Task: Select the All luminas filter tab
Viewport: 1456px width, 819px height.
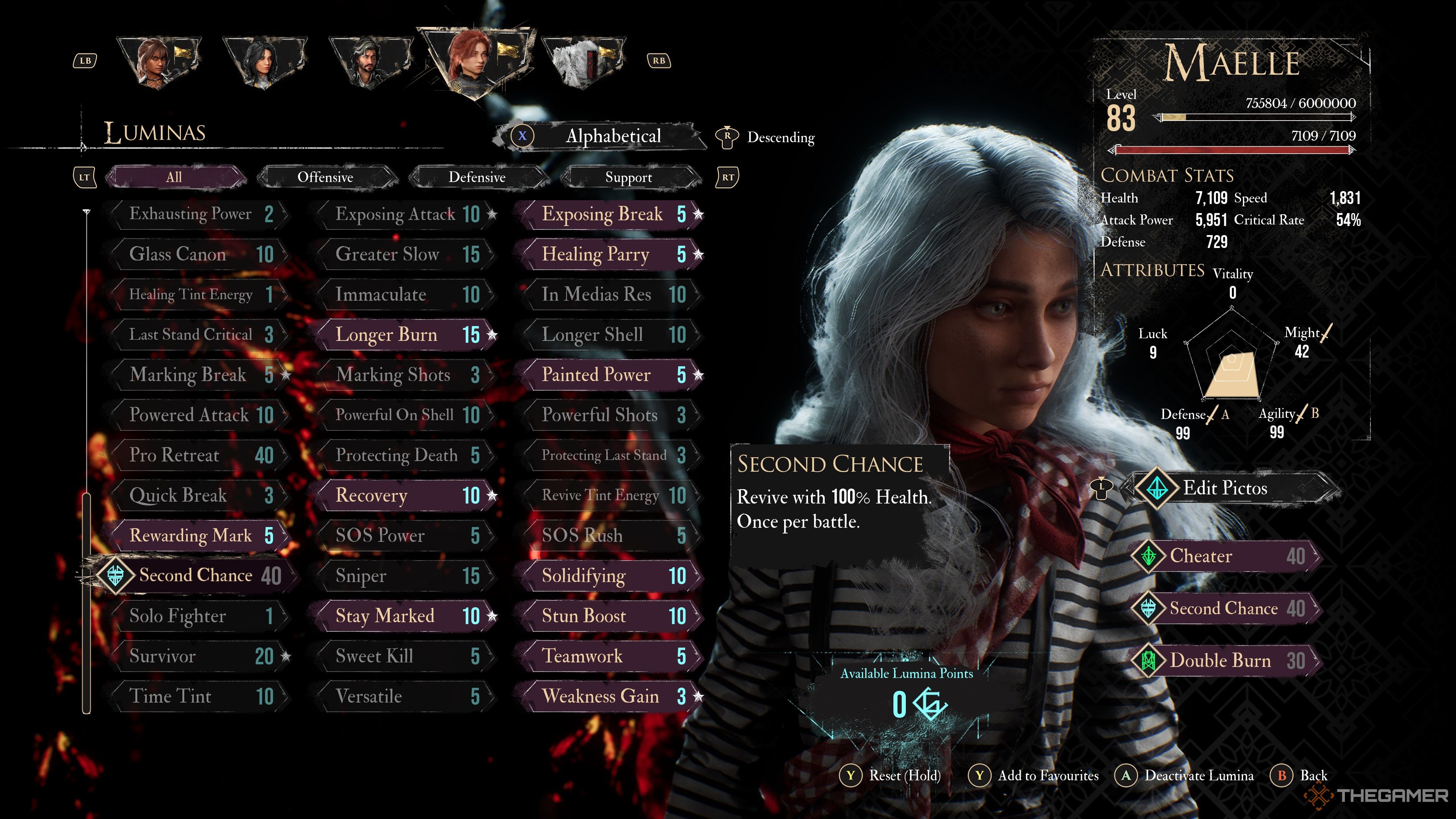Action: click(174, 177)
